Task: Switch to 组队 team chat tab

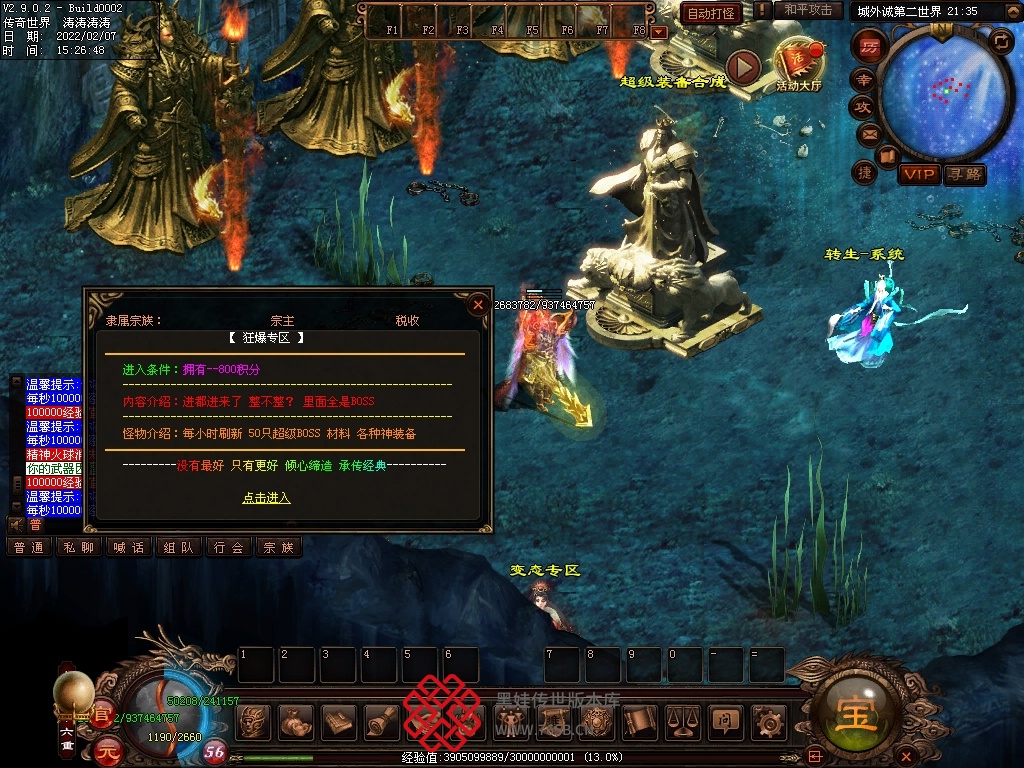Action: tap(178, 547)
